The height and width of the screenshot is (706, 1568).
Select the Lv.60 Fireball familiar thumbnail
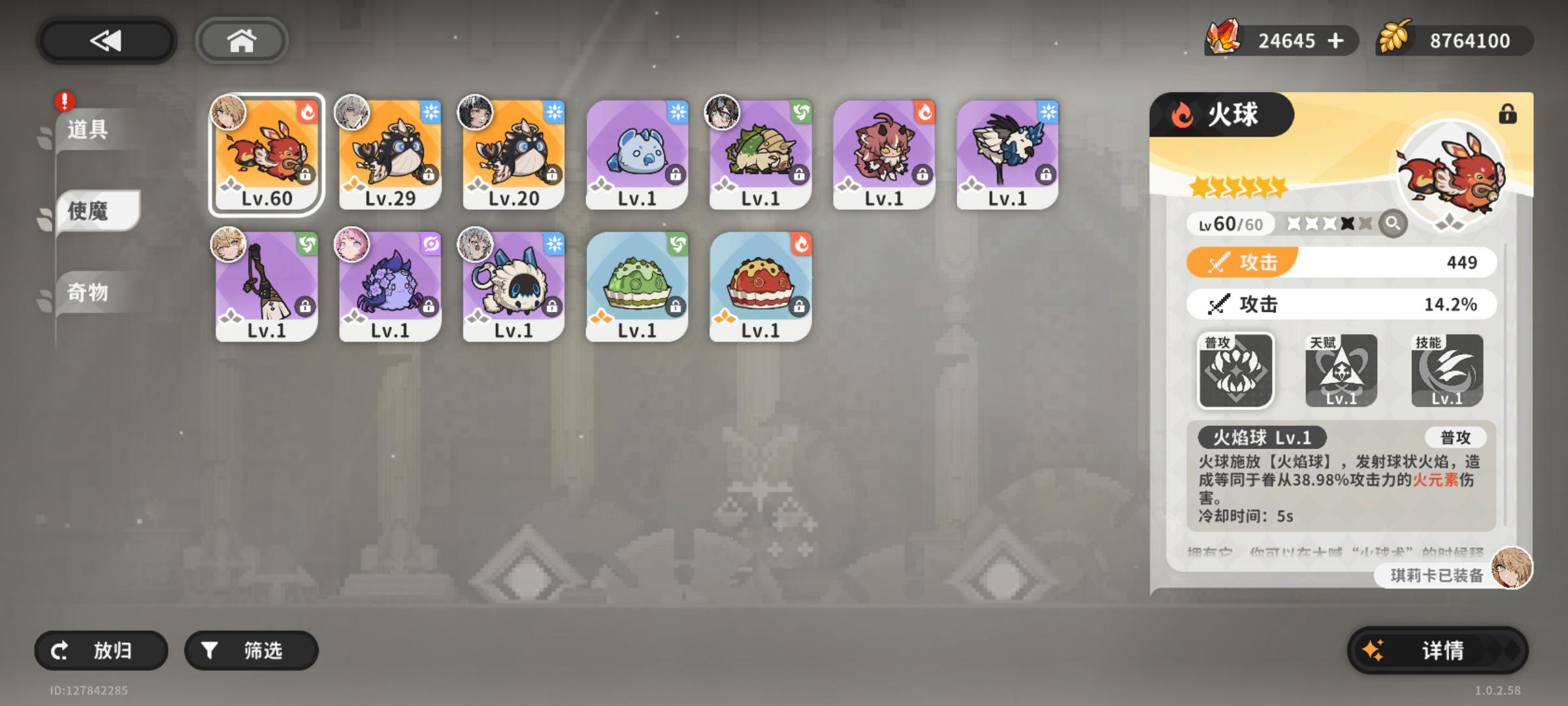tap(265, 152)
